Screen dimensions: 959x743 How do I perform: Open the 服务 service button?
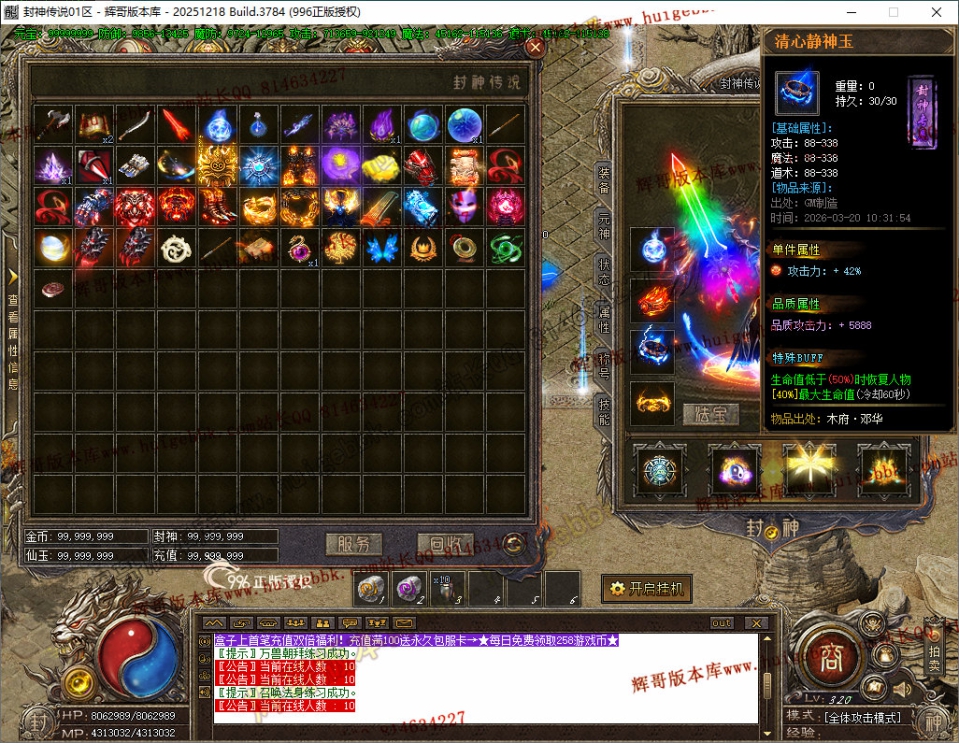click(354, 544)
